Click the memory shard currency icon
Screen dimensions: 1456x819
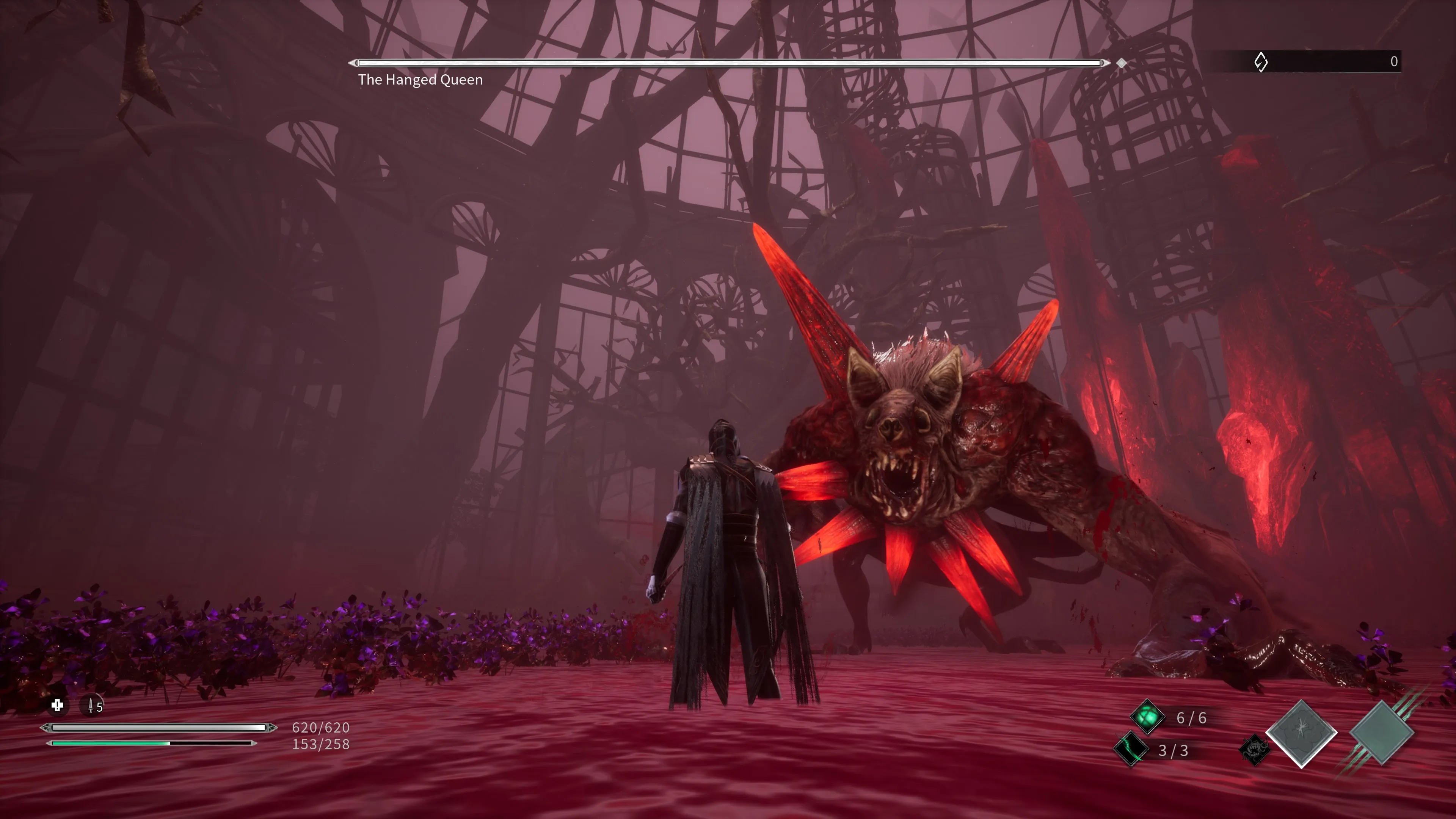point(1260,61)
